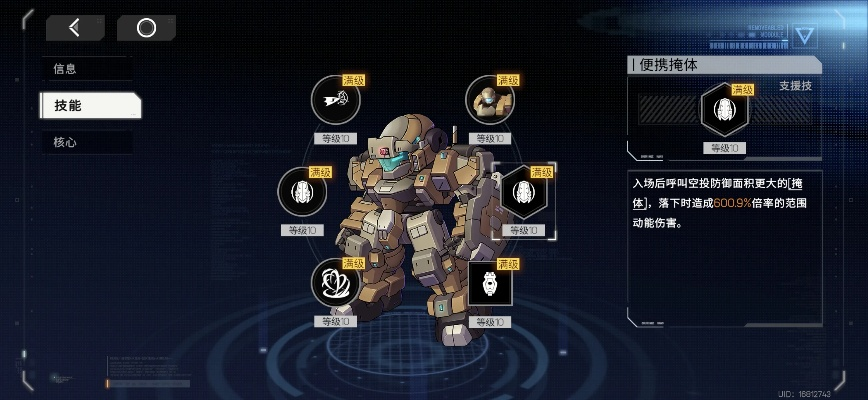Open the 核心 tab
Screen dimensions: 868x400
[x=86, y=142]
